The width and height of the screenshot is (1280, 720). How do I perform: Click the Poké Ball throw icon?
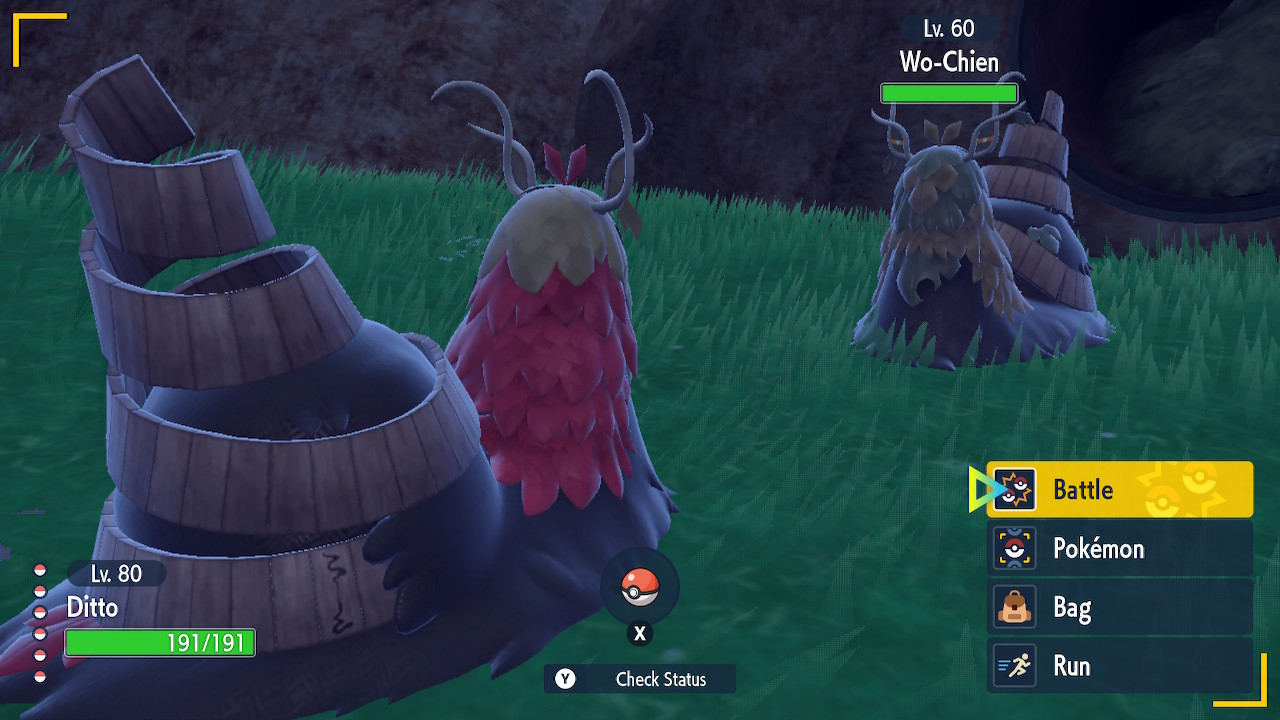[x=640, y=587]
